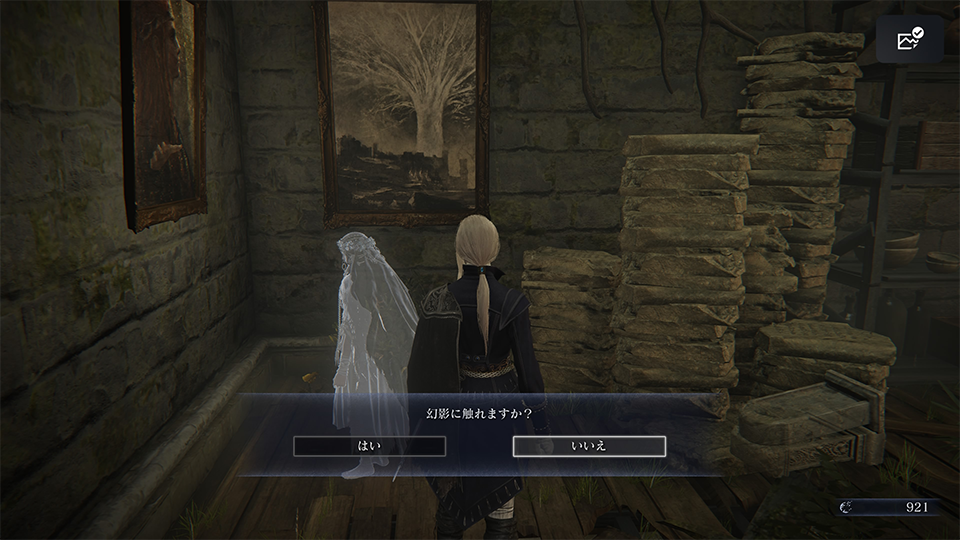Choose はい to touch the phantom

coord(369,446)
